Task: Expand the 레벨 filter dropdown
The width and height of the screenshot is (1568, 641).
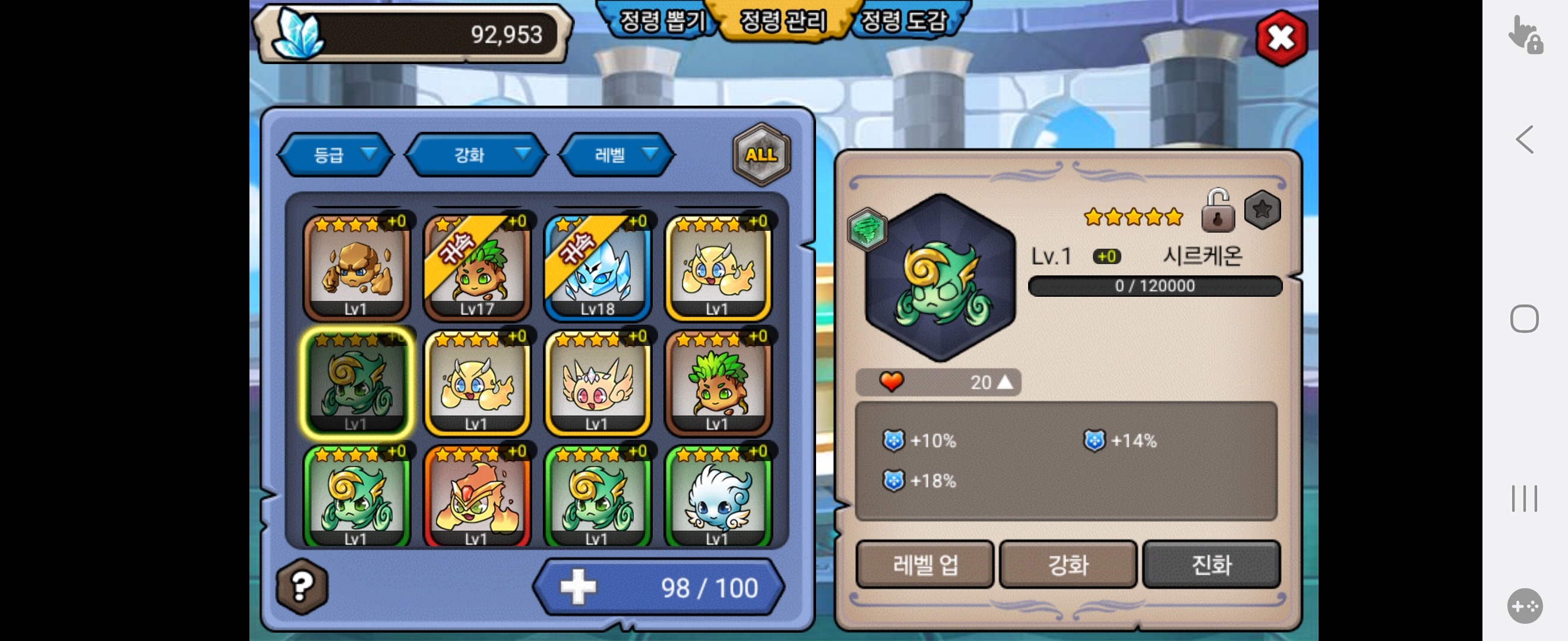Action: tap(617, 155)
